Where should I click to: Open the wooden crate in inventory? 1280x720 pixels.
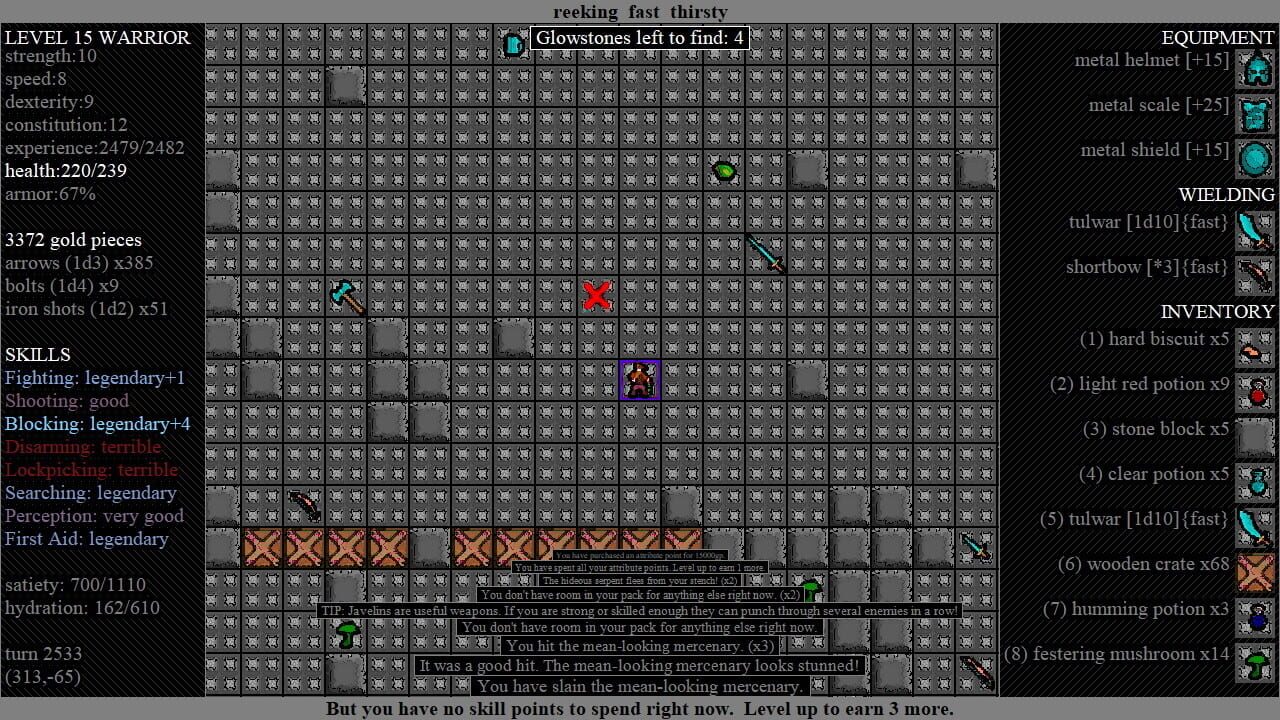click(x=1255, y=573)
